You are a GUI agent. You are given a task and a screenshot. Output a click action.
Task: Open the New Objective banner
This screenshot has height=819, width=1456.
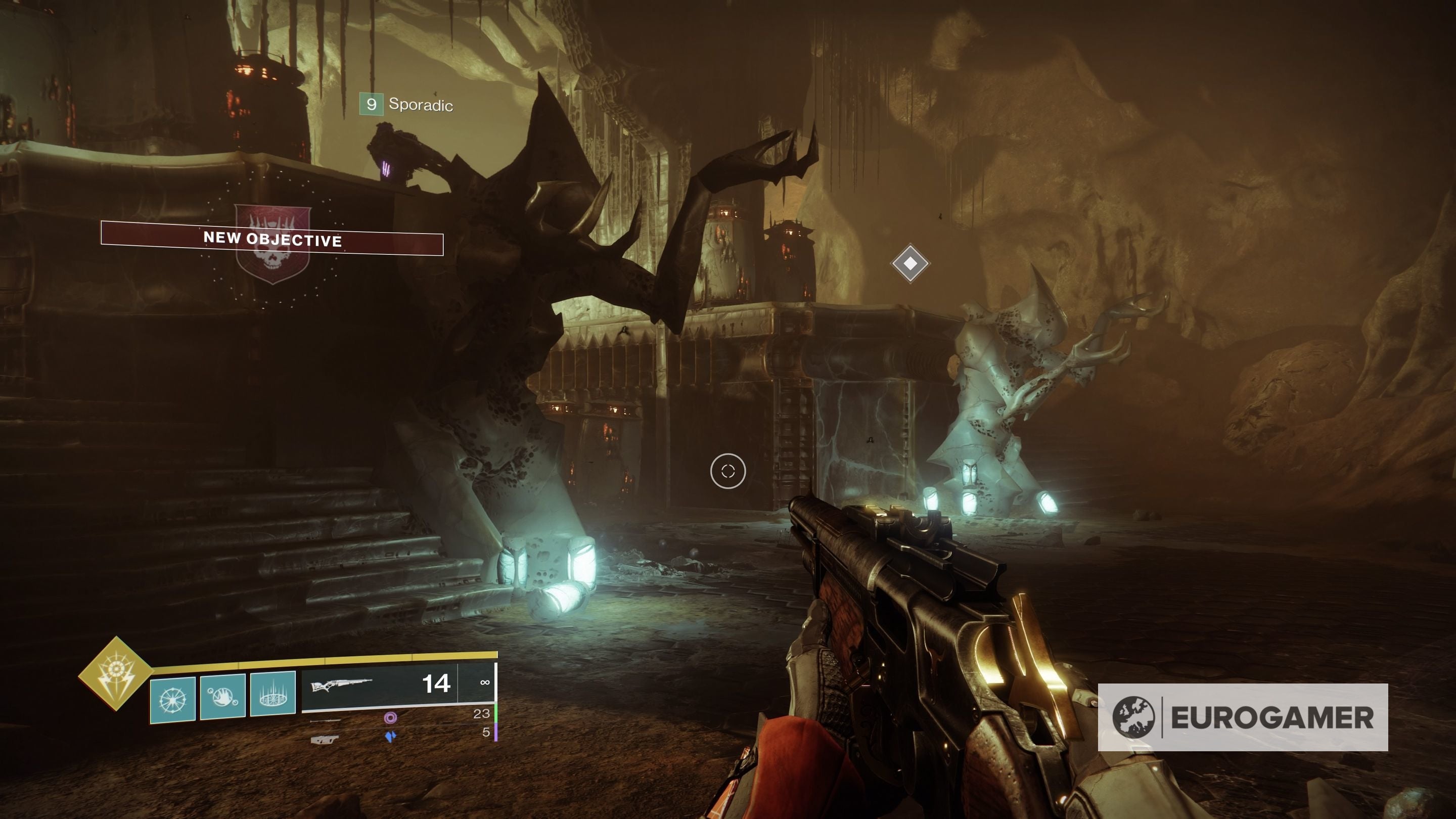272,240
